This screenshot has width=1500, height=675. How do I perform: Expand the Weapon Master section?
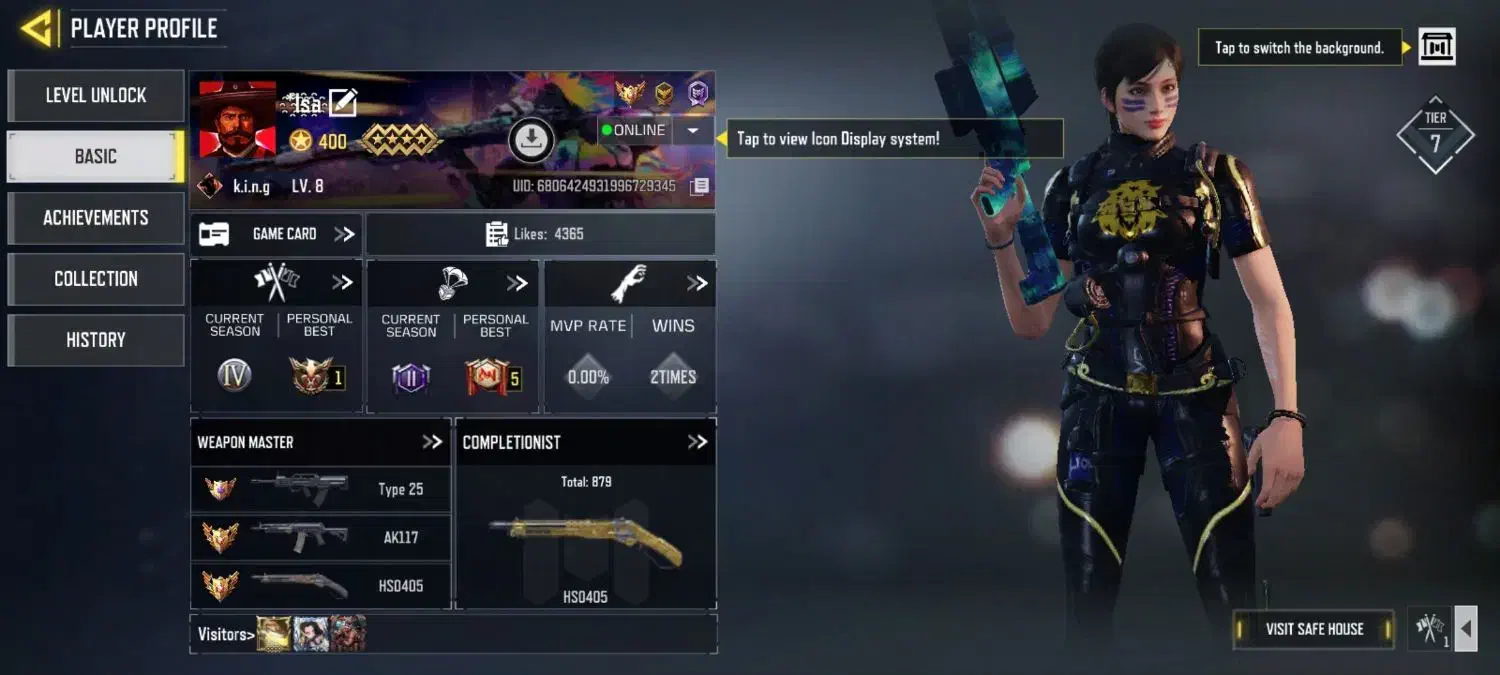pos(432,442)
